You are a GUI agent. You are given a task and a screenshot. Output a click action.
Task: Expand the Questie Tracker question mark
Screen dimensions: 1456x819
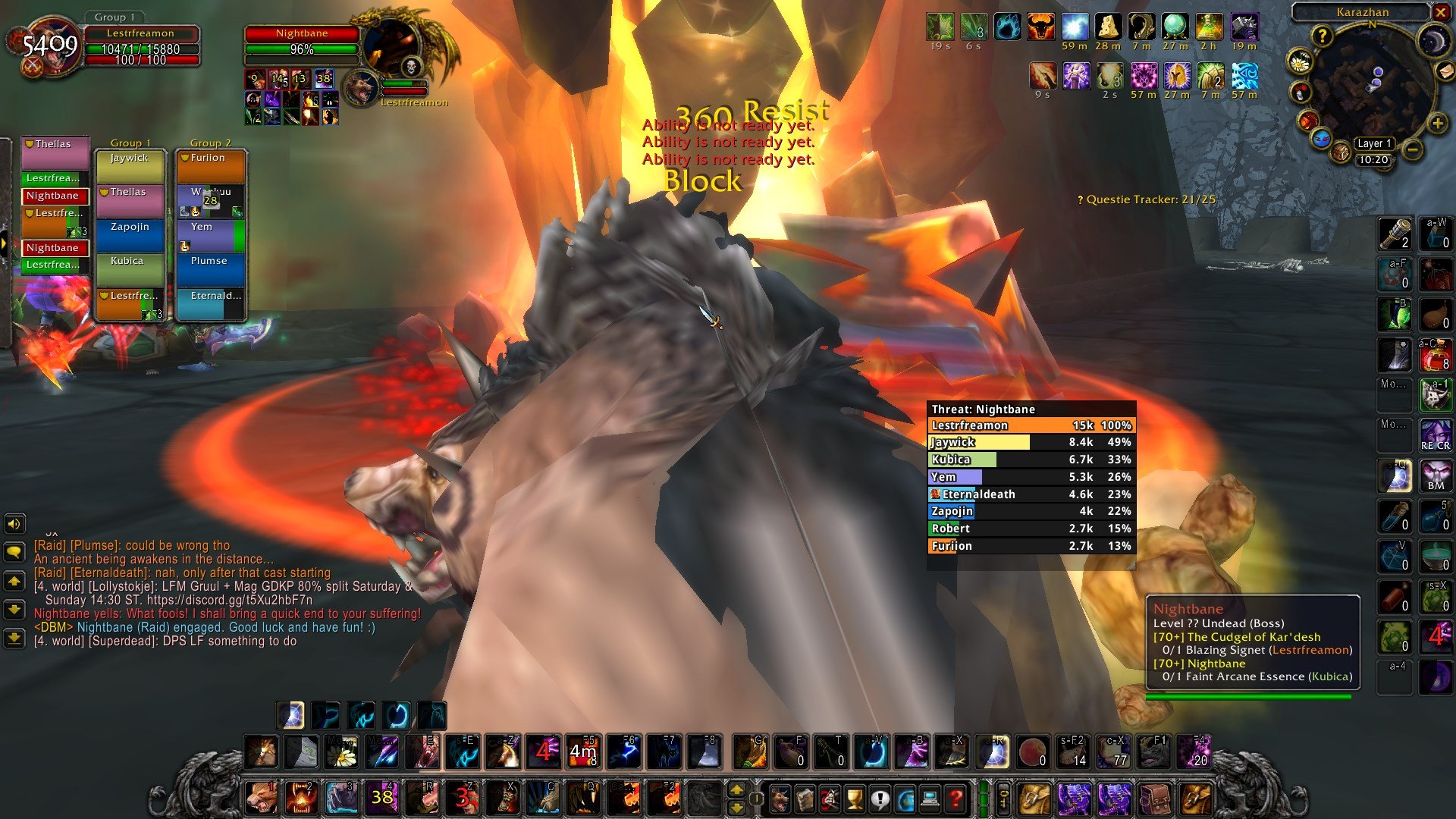click(x=1080, y=199)
